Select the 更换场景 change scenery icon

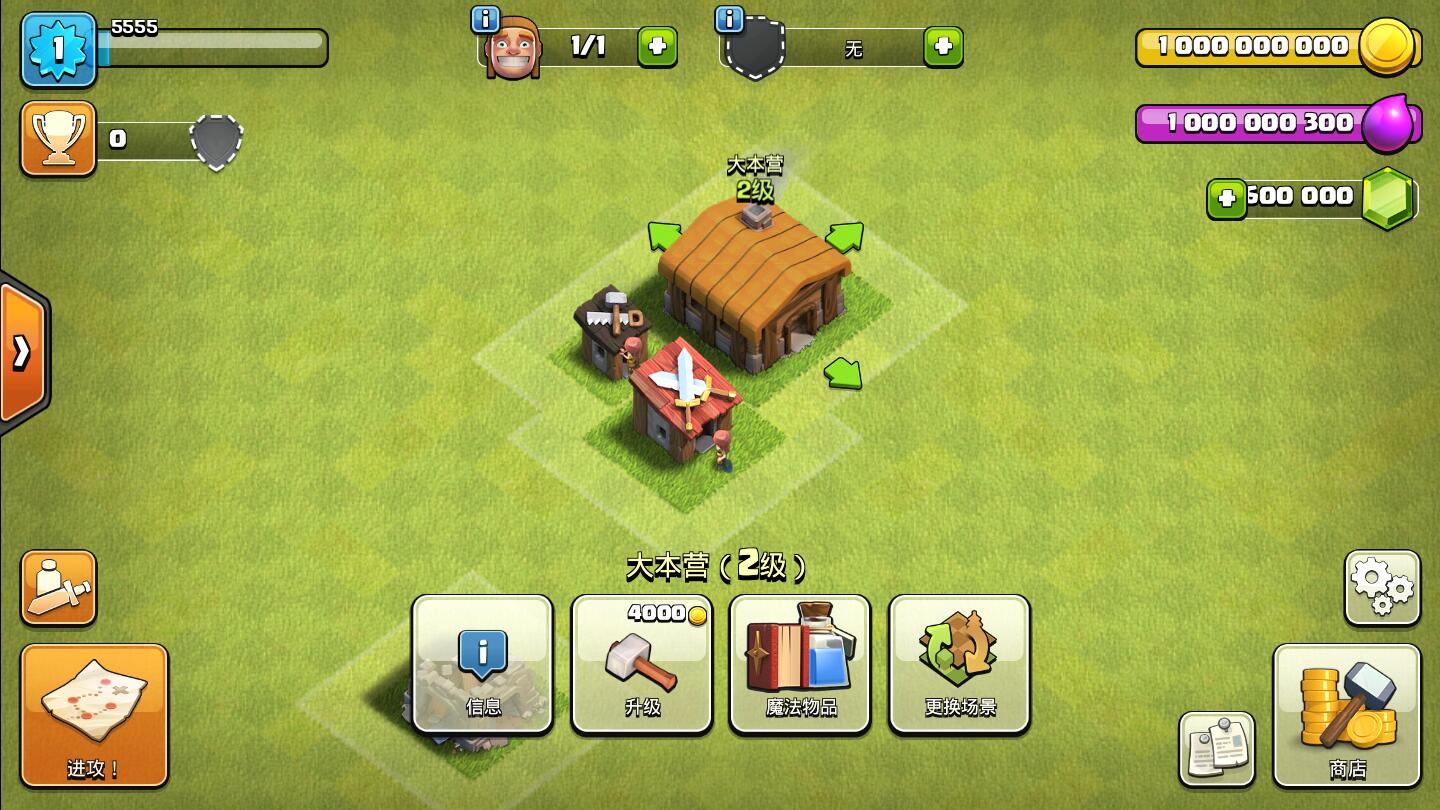pyautogui.click(x=959, y=661)
